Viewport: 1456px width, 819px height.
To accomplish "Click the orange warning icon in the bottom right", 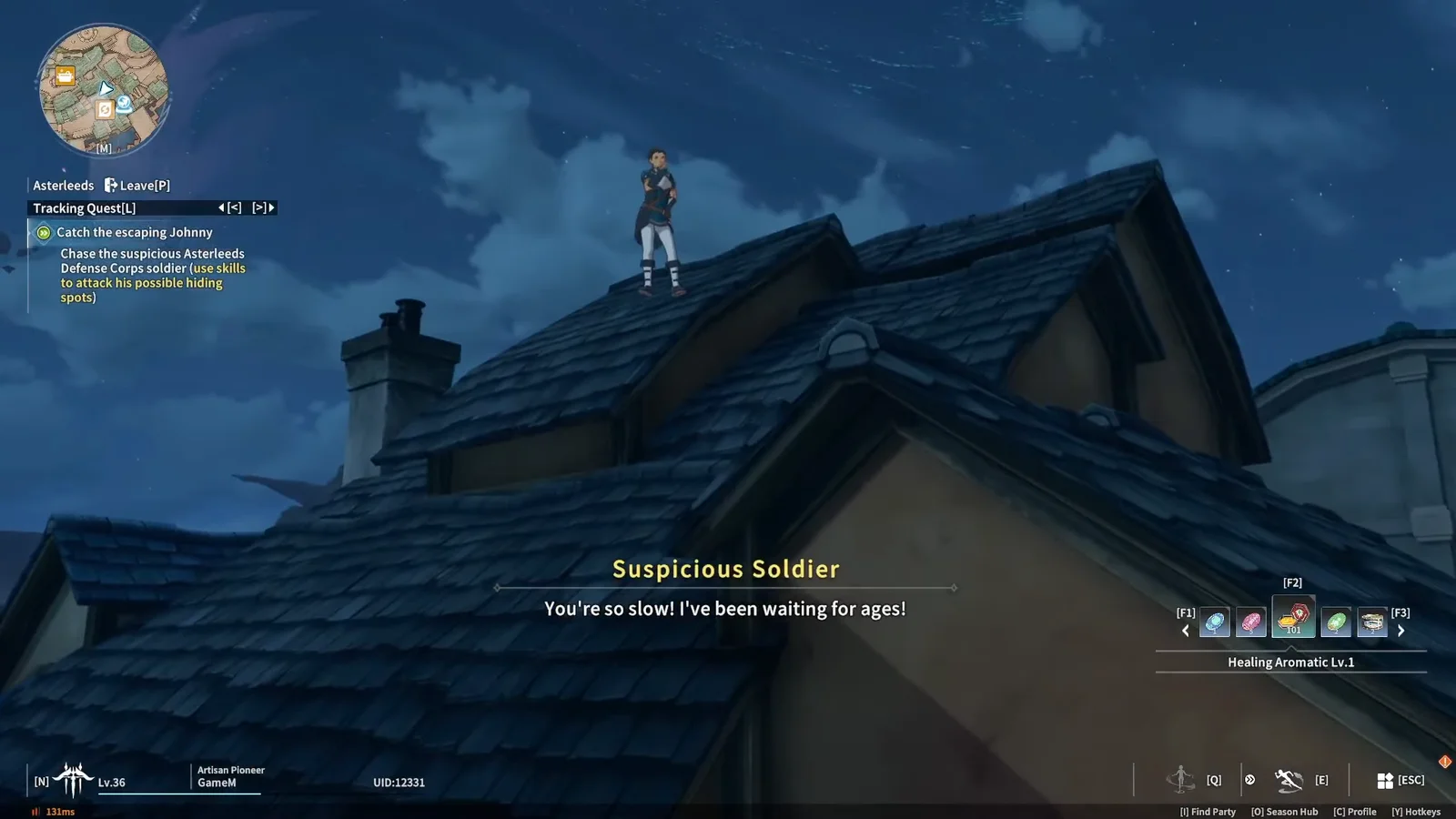I will pos(1444,761).
